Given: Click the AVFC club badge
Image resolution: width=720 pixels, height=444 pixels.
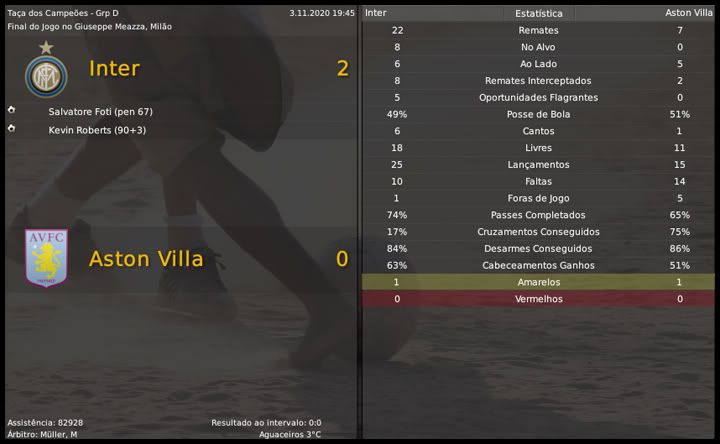Looking at the screenshot, I should pos(45,258).
